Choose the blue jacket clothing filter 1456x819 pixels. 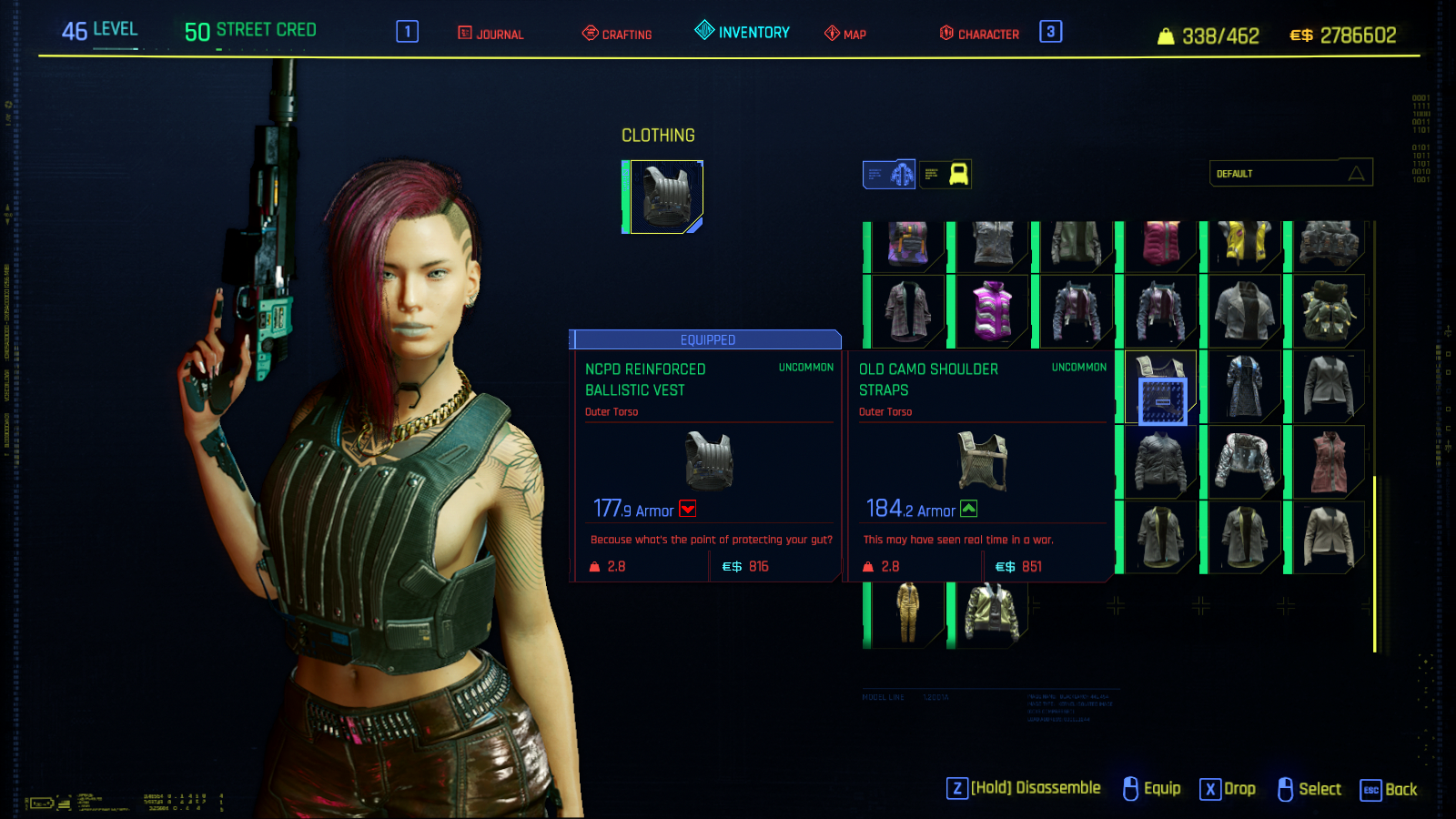(889, 174)
